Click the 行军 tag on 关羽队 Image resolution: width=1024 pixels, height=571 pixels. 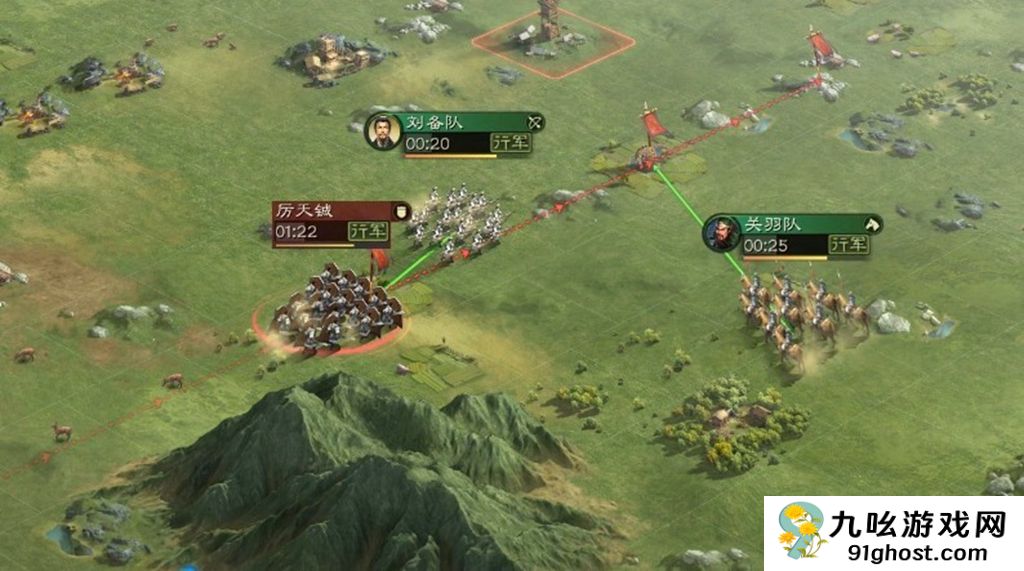[849, 245]
